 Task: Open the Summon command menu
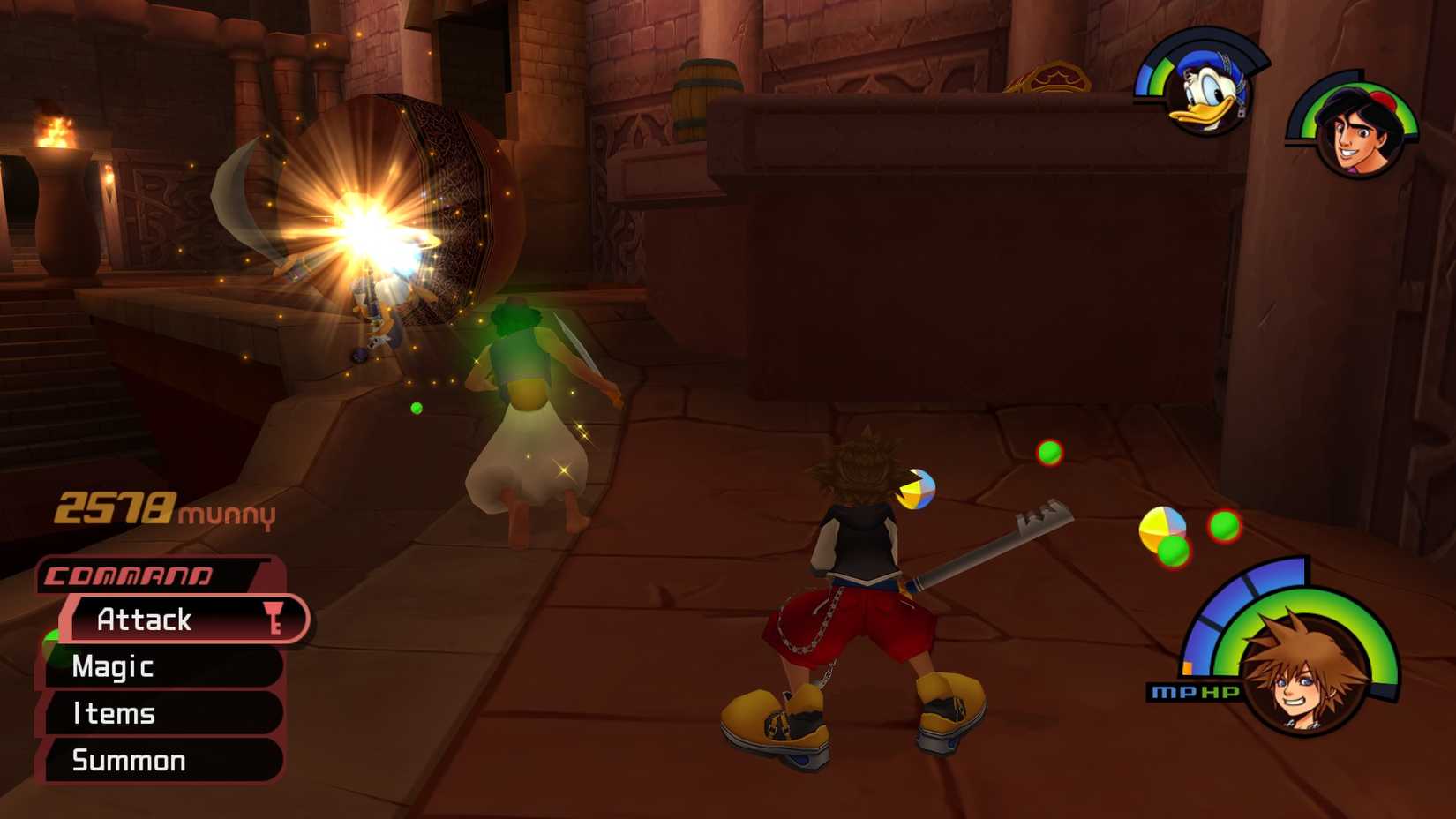(130, 760)
